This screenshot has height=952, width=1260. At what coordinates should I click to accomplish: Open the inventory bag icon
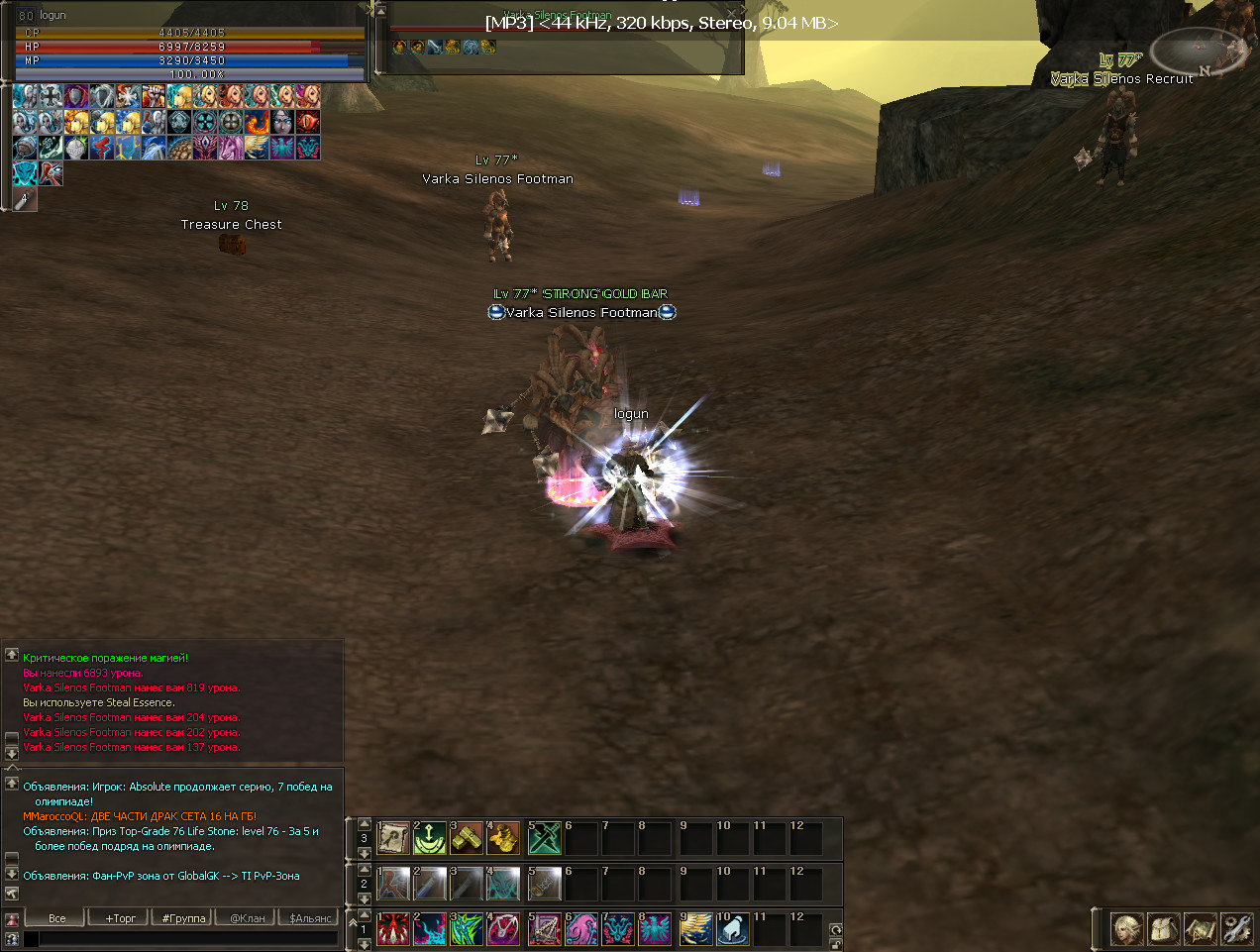[1164, 929]
